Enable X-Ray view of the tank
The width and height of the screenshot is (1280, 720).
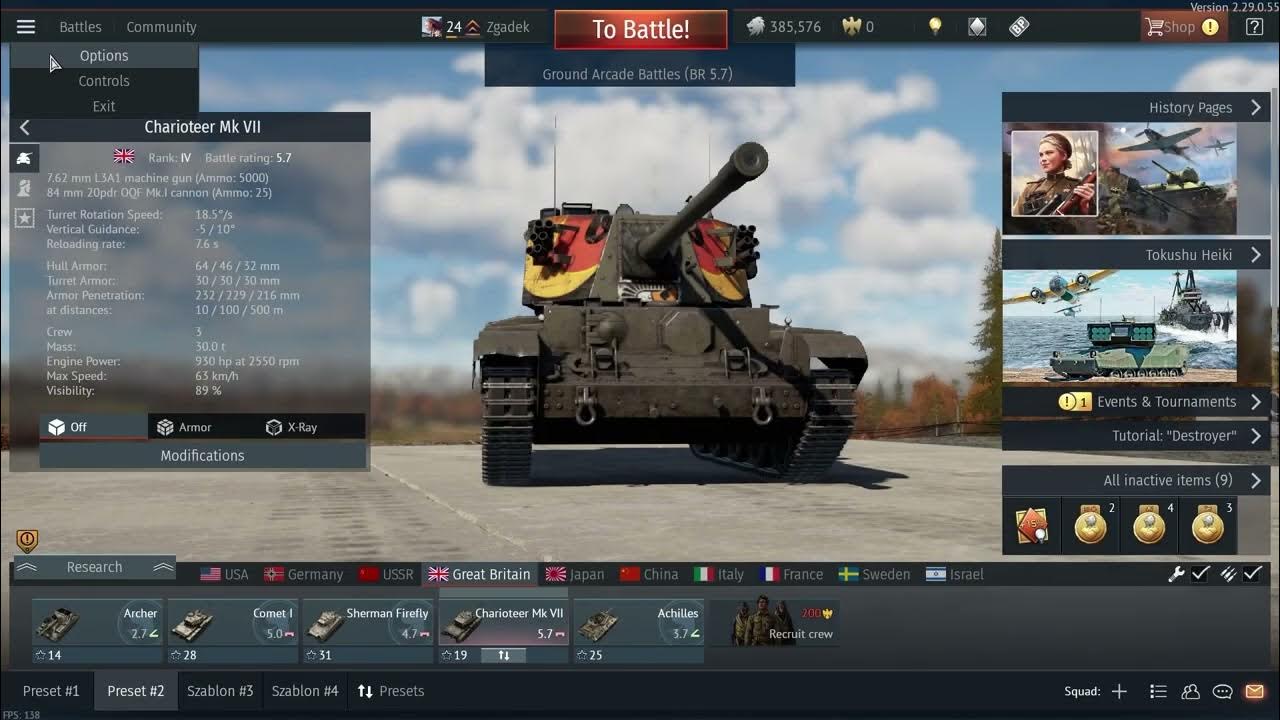[292, 427]
